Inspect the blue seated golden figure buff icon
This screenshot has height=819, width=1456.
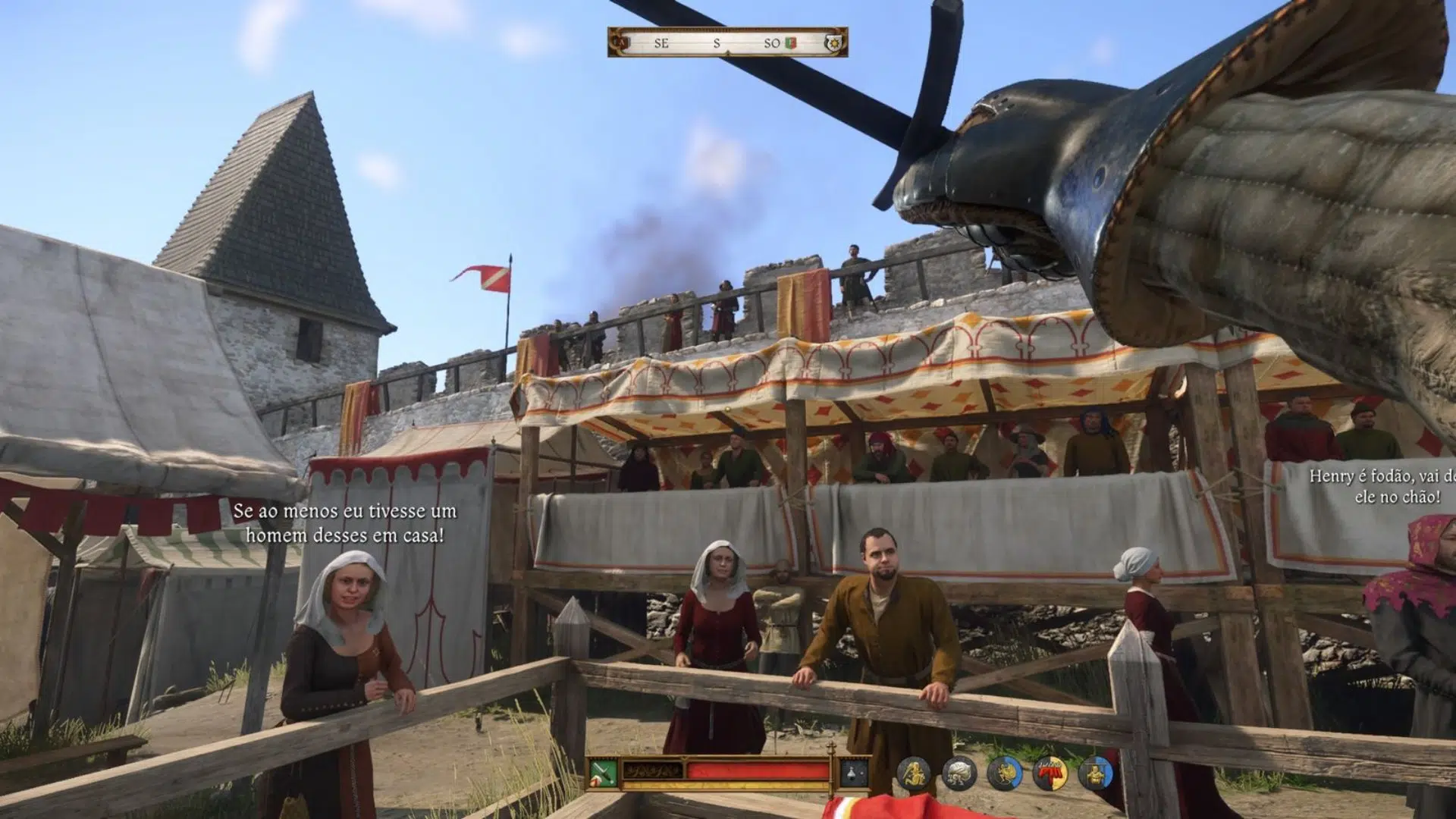(x=1095, y=774)
